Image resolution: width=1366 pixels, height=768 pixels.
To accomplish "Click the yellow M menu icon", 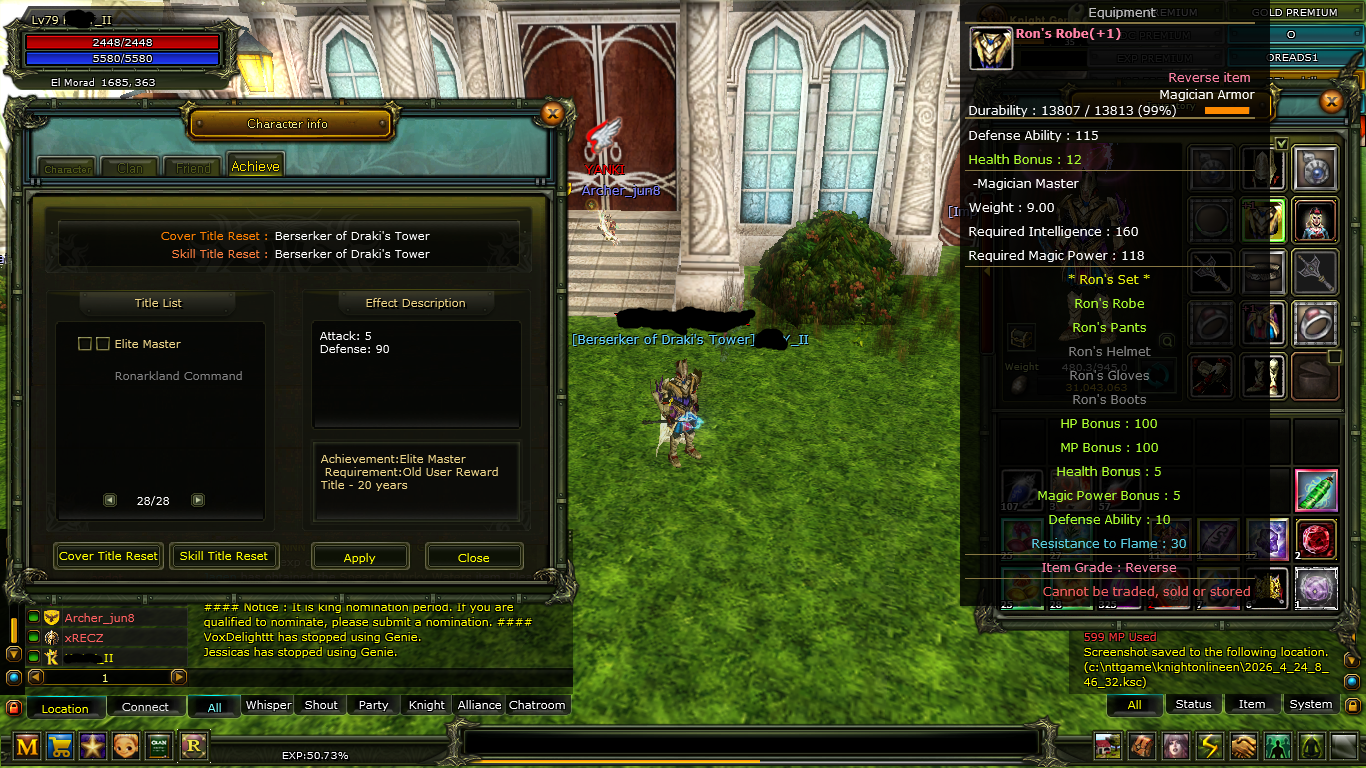I will coord(27,745).
